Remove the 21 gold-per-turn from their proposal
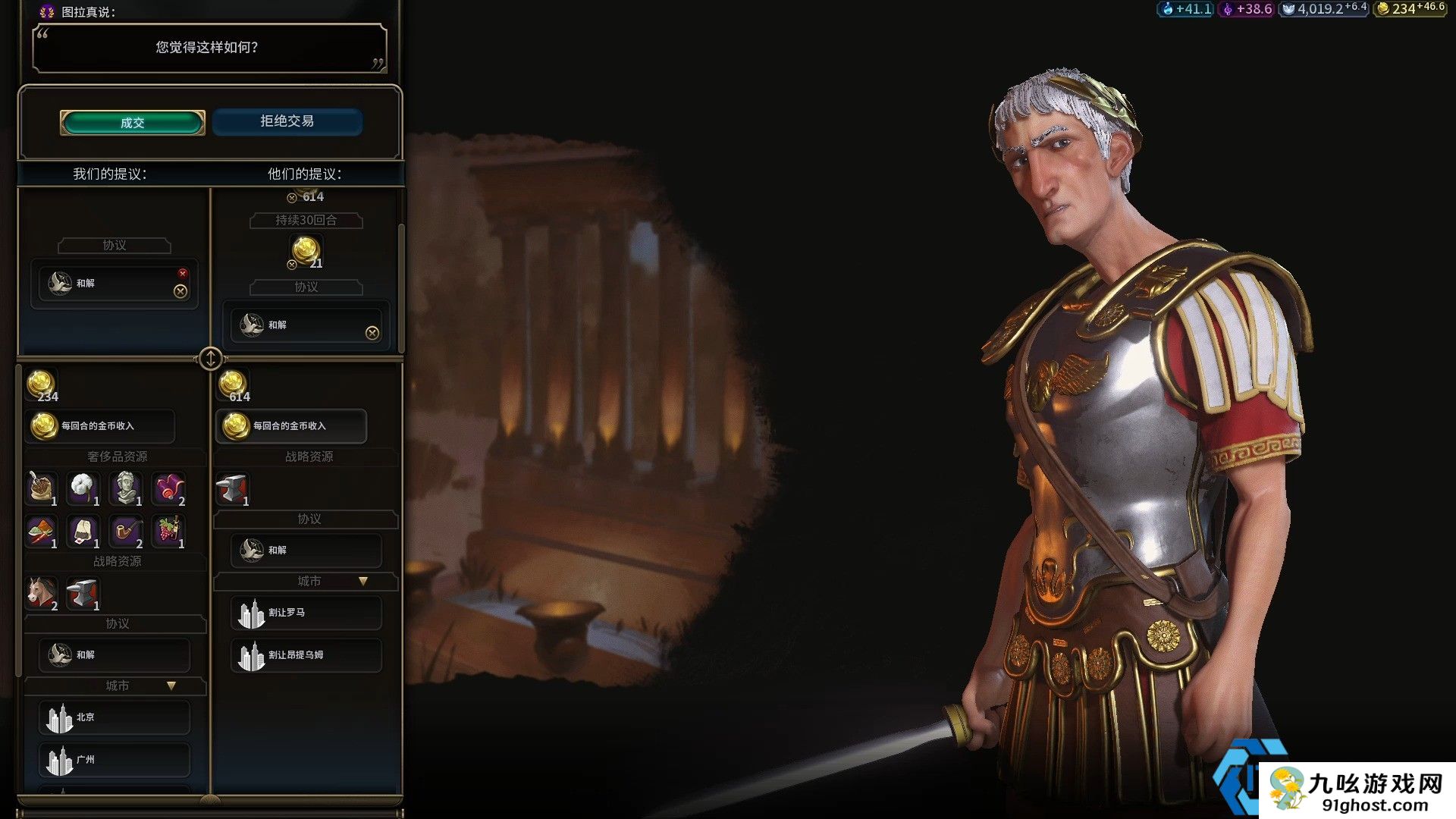 (292, 265)
